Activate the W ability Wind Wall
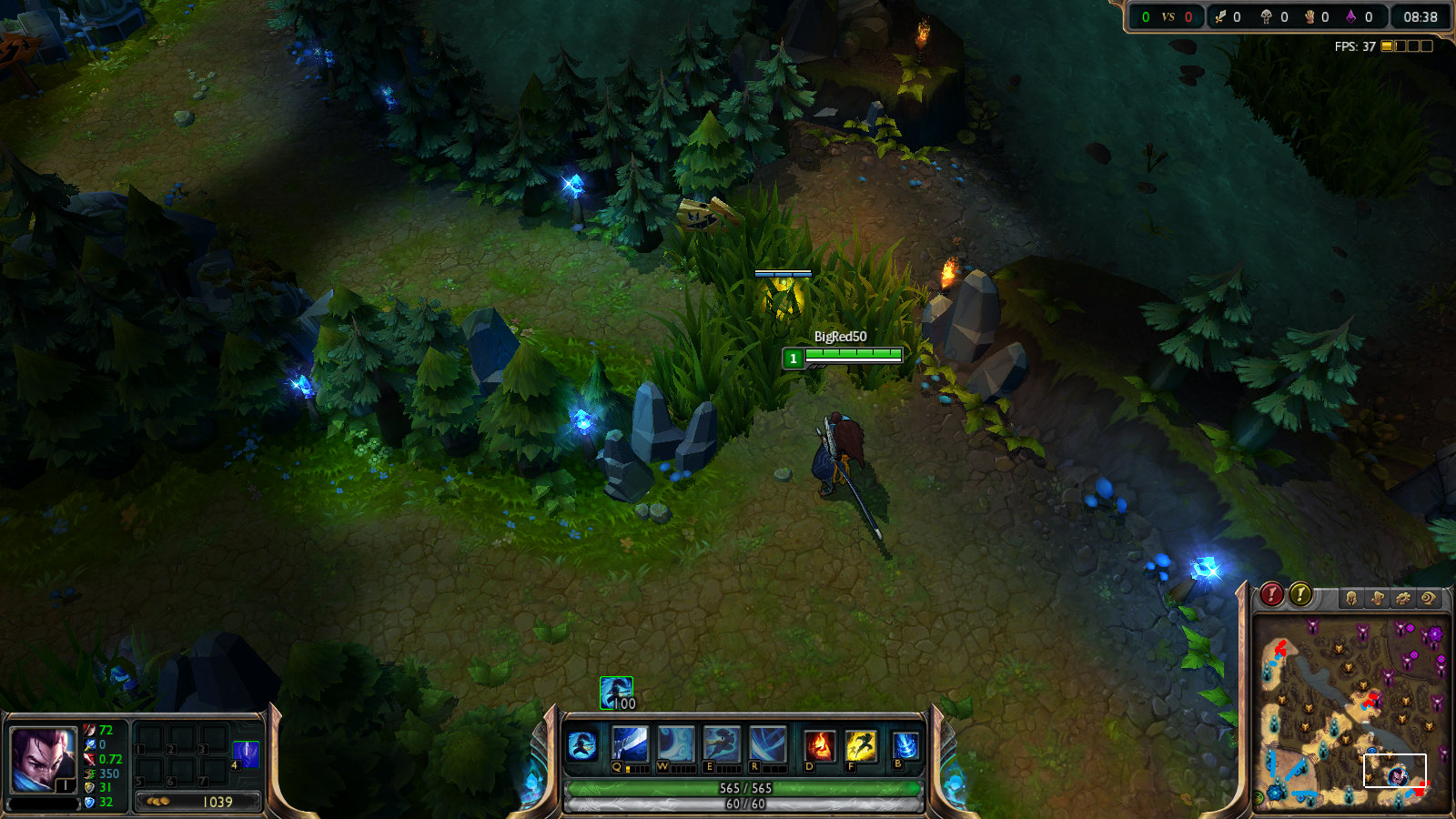 tap(674, 743)
